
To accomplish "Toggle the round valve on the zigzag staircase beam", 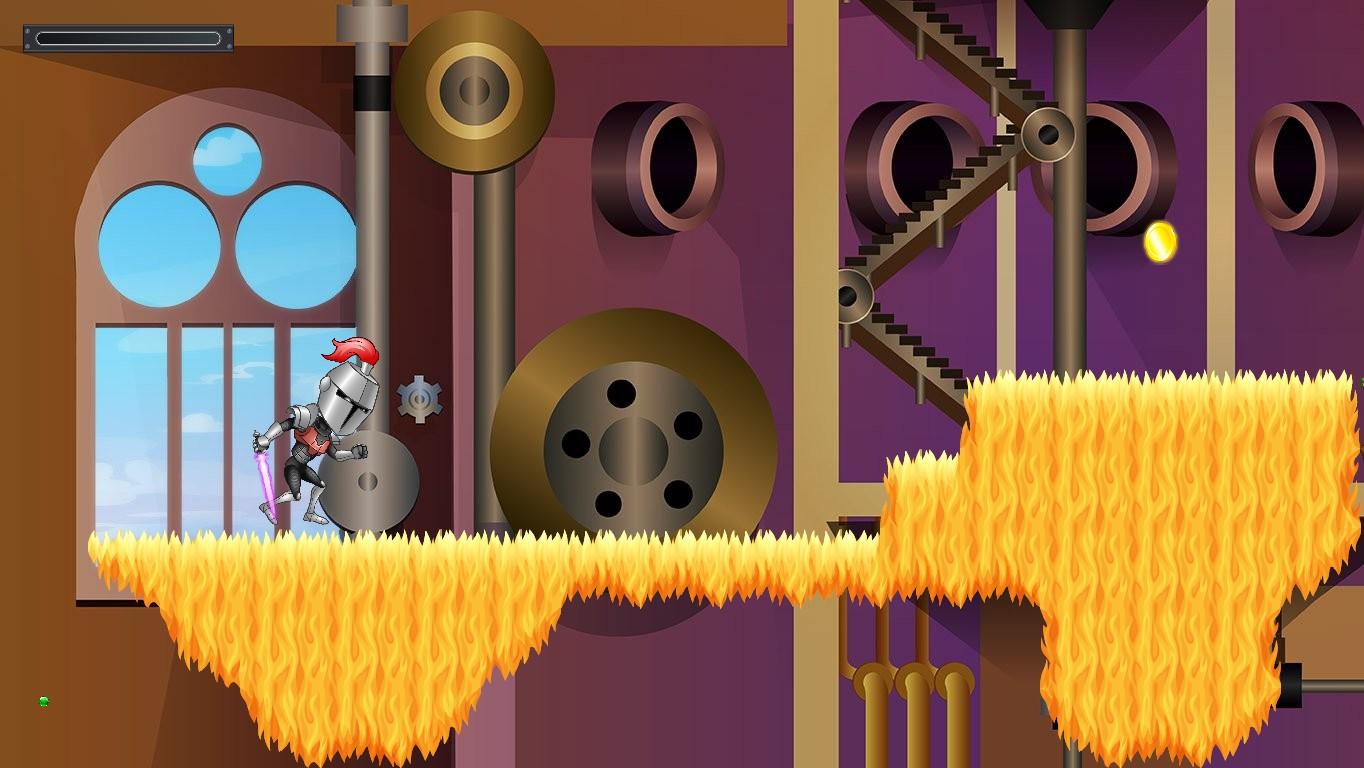I will pos(1048,135).
